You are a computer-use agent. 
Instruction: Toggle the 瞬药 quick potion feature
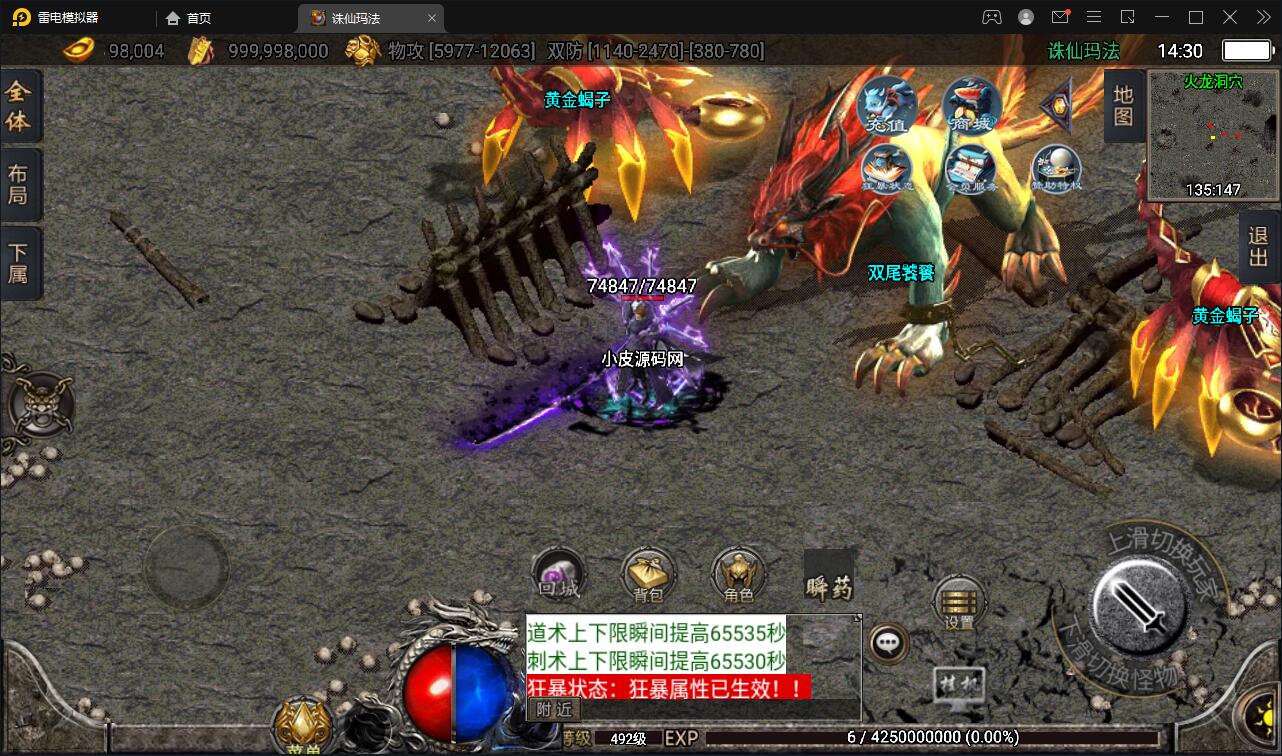pyautogui.click(x=827, y=590)
